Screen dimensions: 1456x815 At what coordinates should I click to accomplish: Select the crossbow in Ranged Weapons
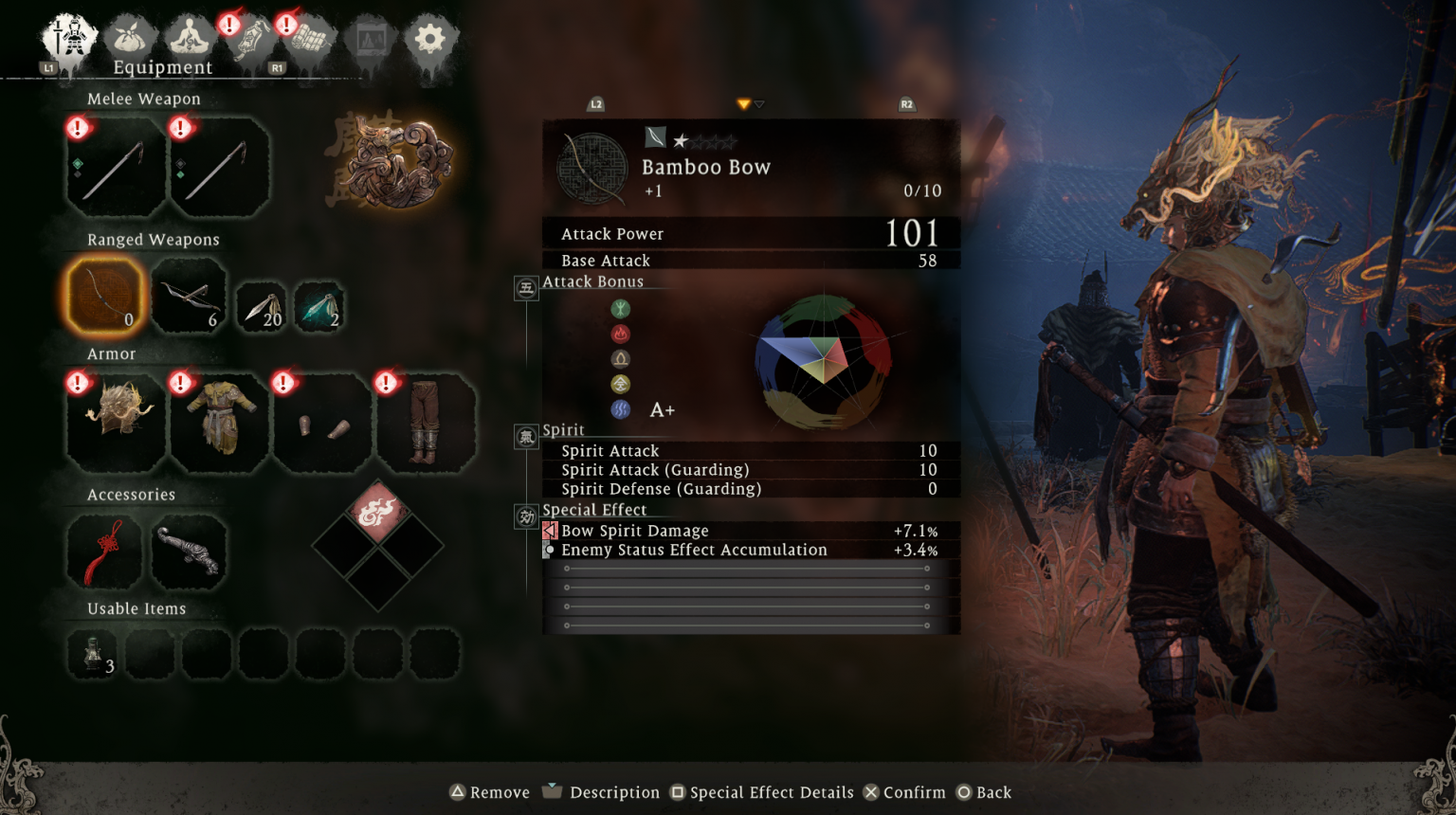click(x=189, y=295)
